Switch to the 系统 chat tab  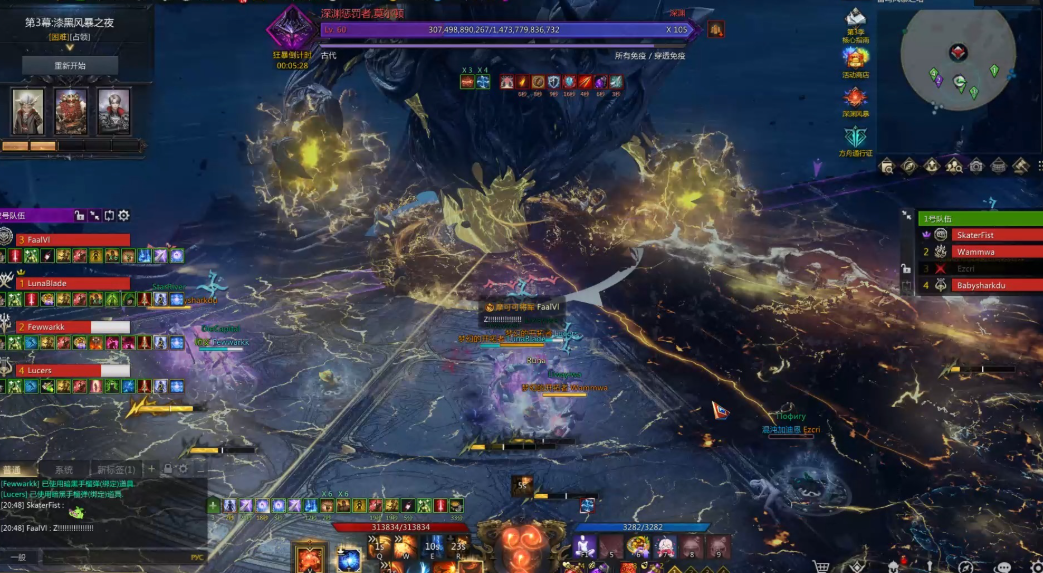tap(64, 469)
